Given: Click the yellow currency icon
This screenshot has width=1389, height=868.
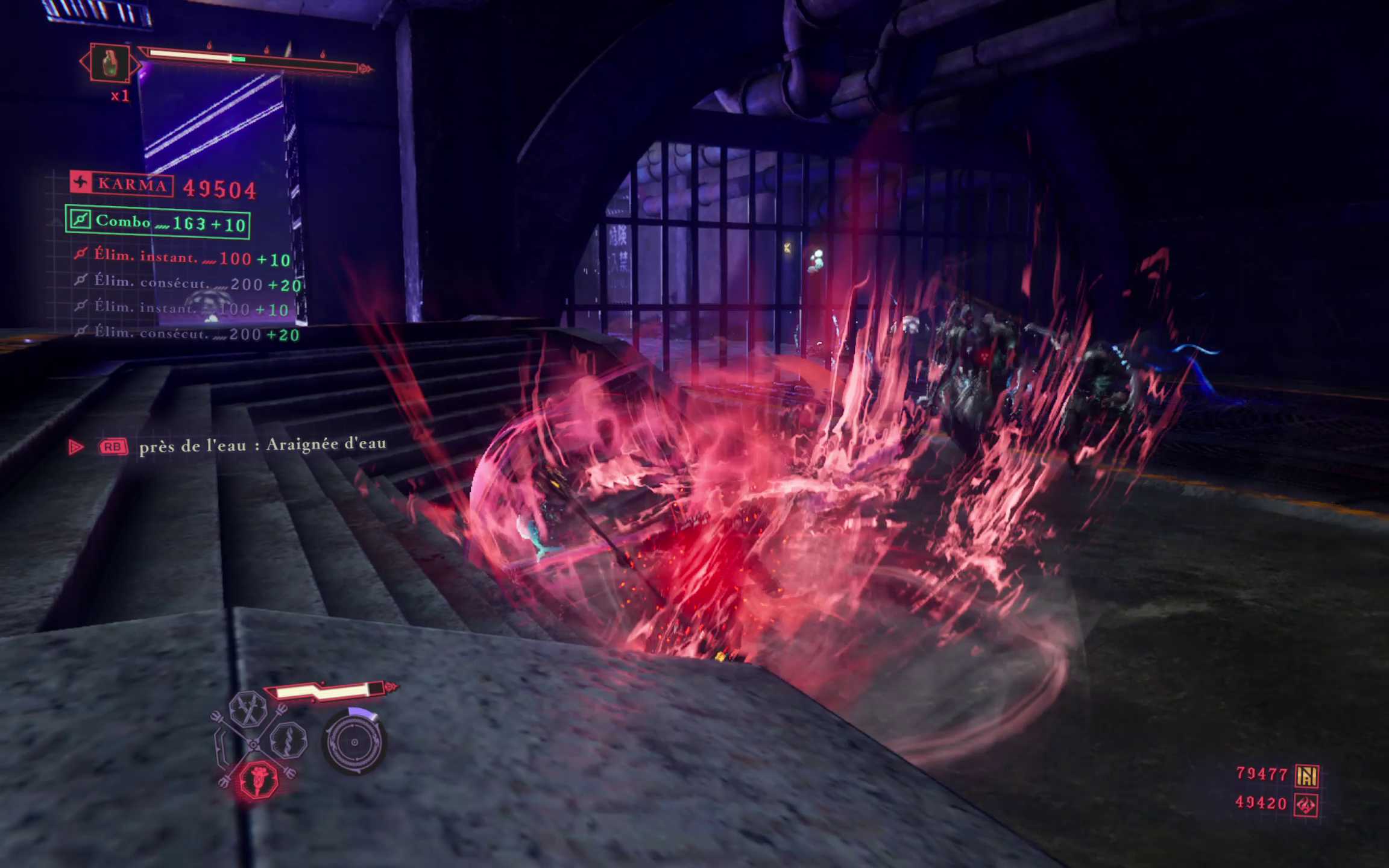Looking at the screenshot, I should 1307,775.
